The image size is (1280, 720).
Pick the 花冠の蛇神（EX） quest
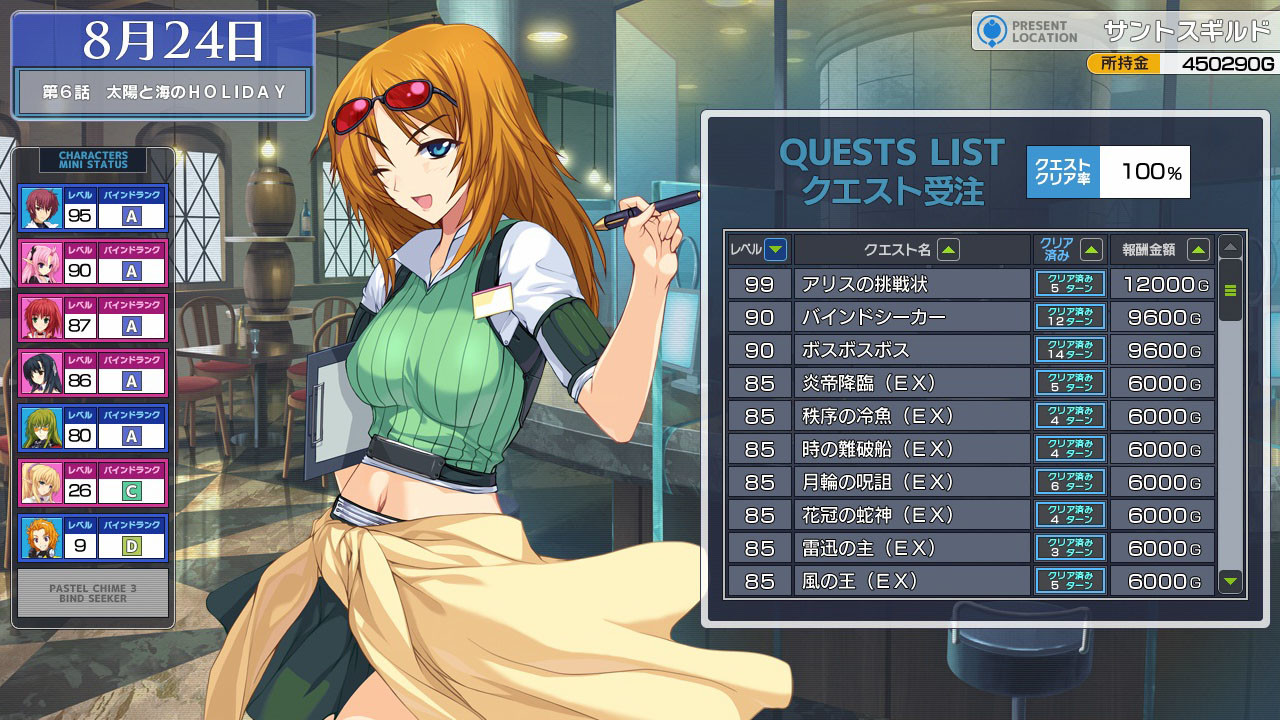coord(911,515)
